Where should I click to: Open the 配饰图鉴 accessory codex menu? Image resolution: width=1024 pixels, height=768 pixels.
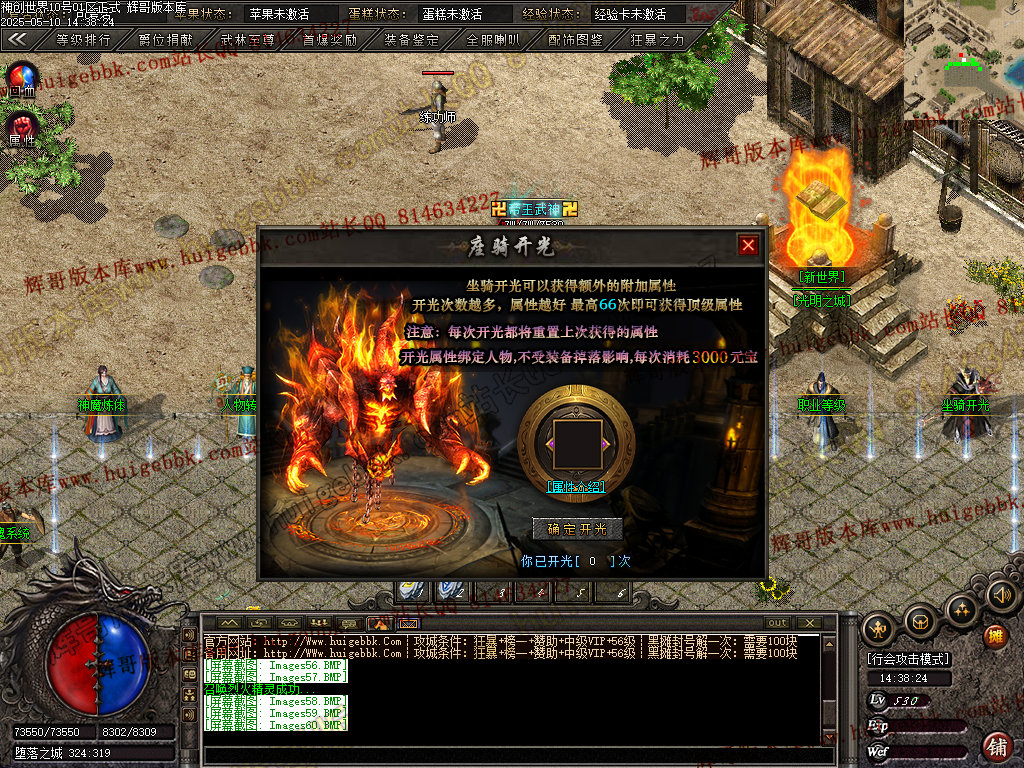[x=576, y=40]
